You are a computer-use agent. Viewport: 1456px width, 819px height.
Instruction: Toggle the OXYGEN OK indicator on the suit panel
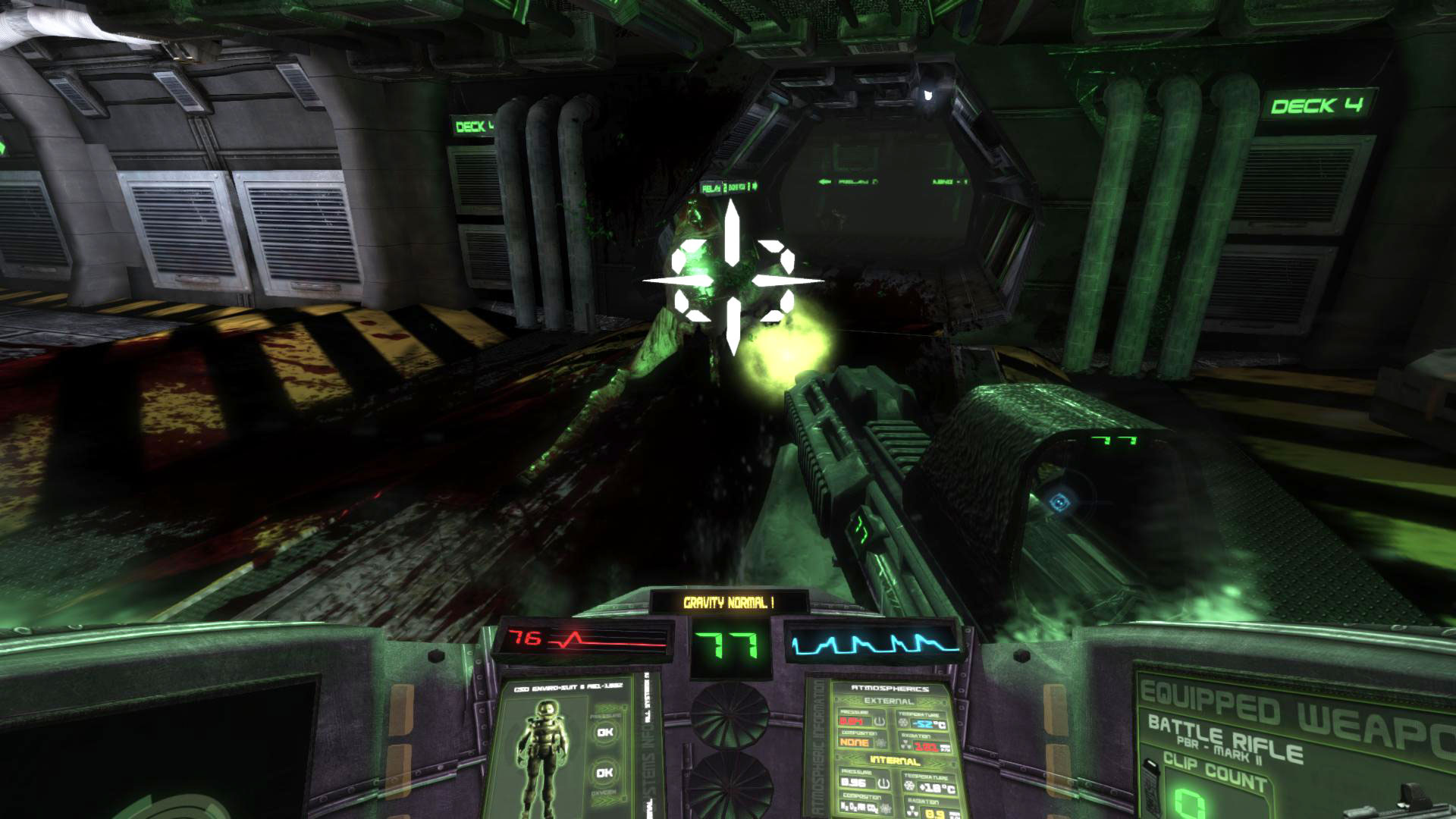coord(605,773)
